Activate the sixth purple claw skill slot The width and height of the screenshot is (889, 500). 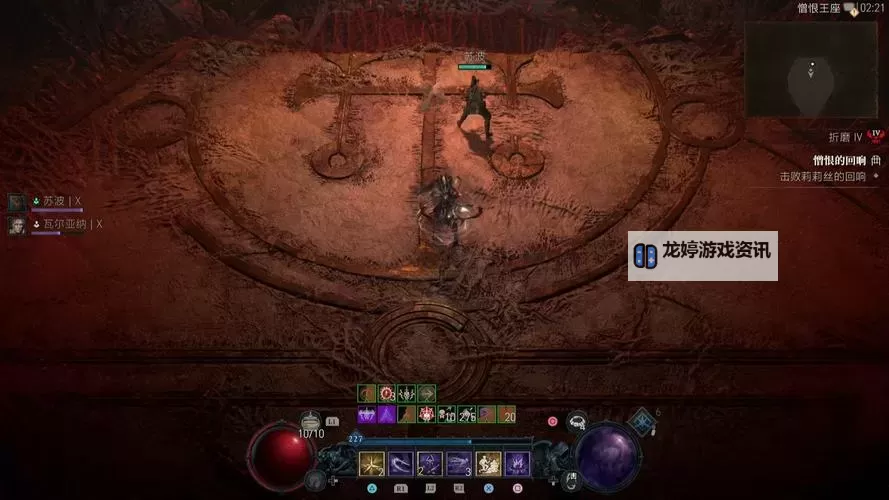click(x=517, y=464)
